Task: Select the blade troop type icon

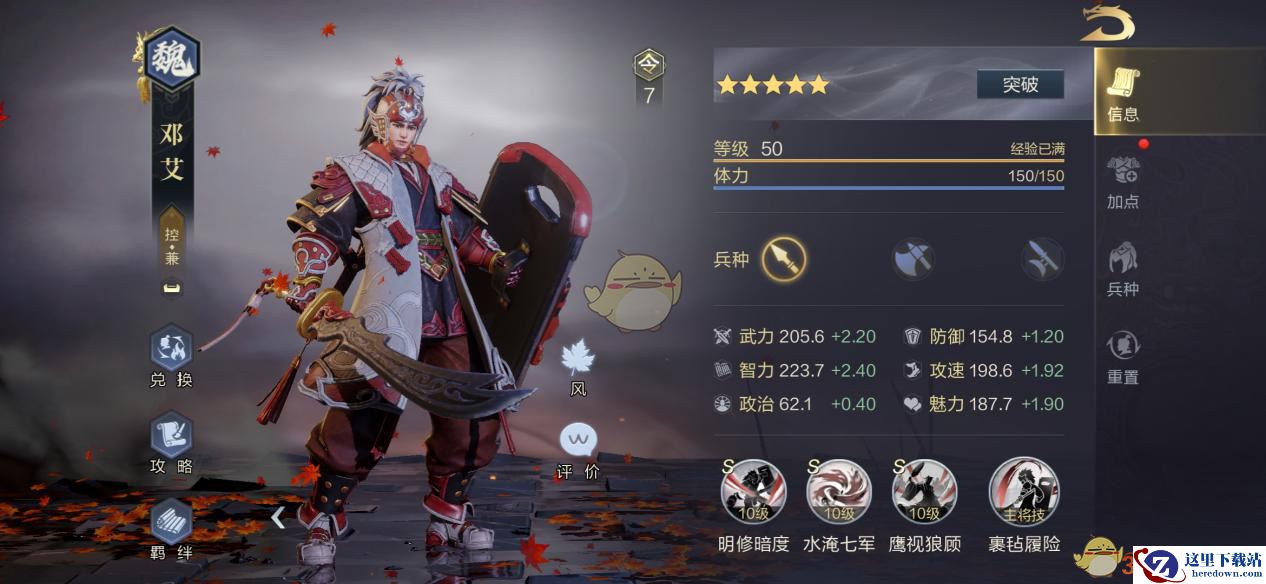Action: [1042, 260]
